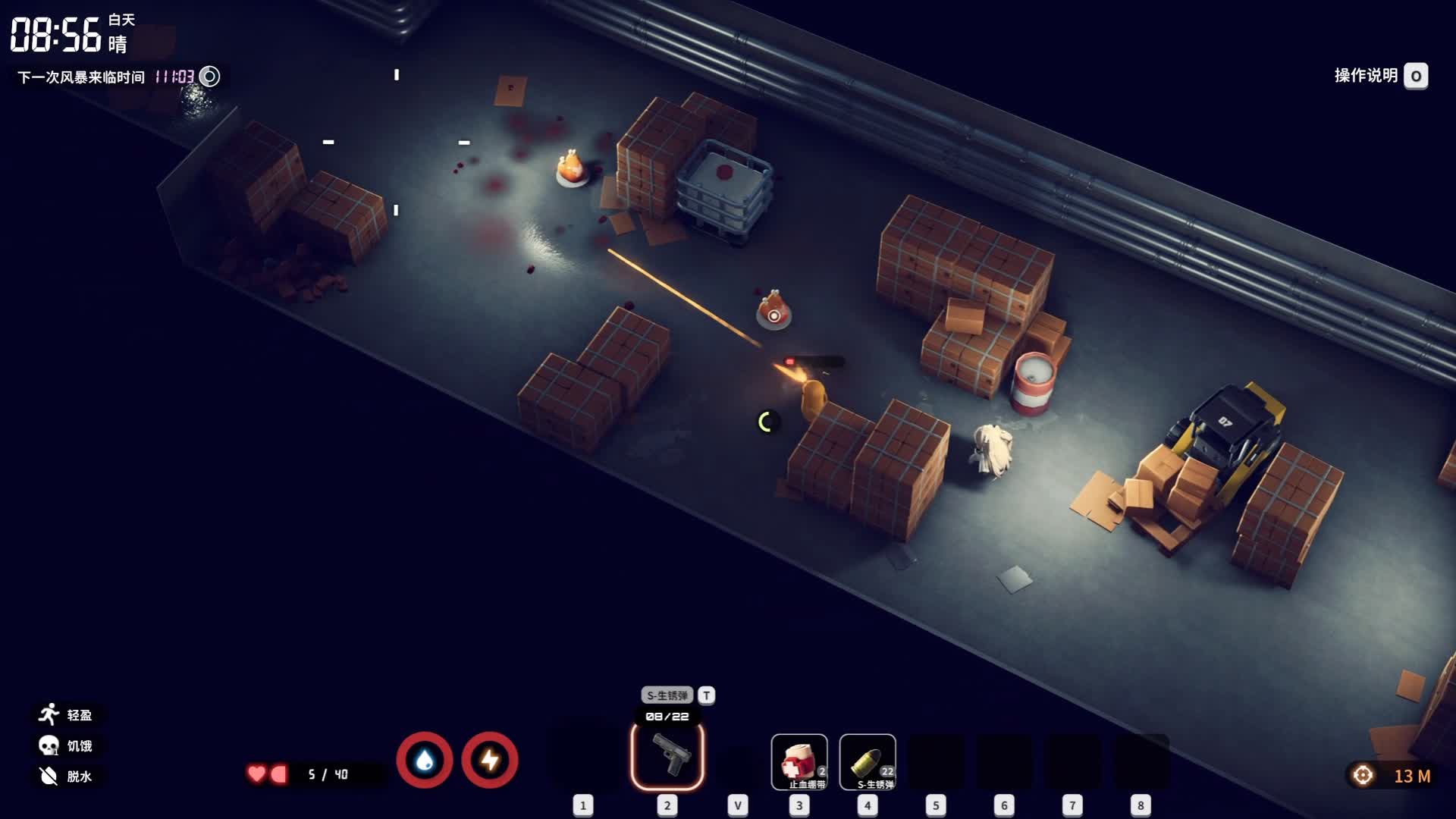Click the 脱水 dehydration status icon
This screenshot has height=819, width=1456.
click(49, 776)
